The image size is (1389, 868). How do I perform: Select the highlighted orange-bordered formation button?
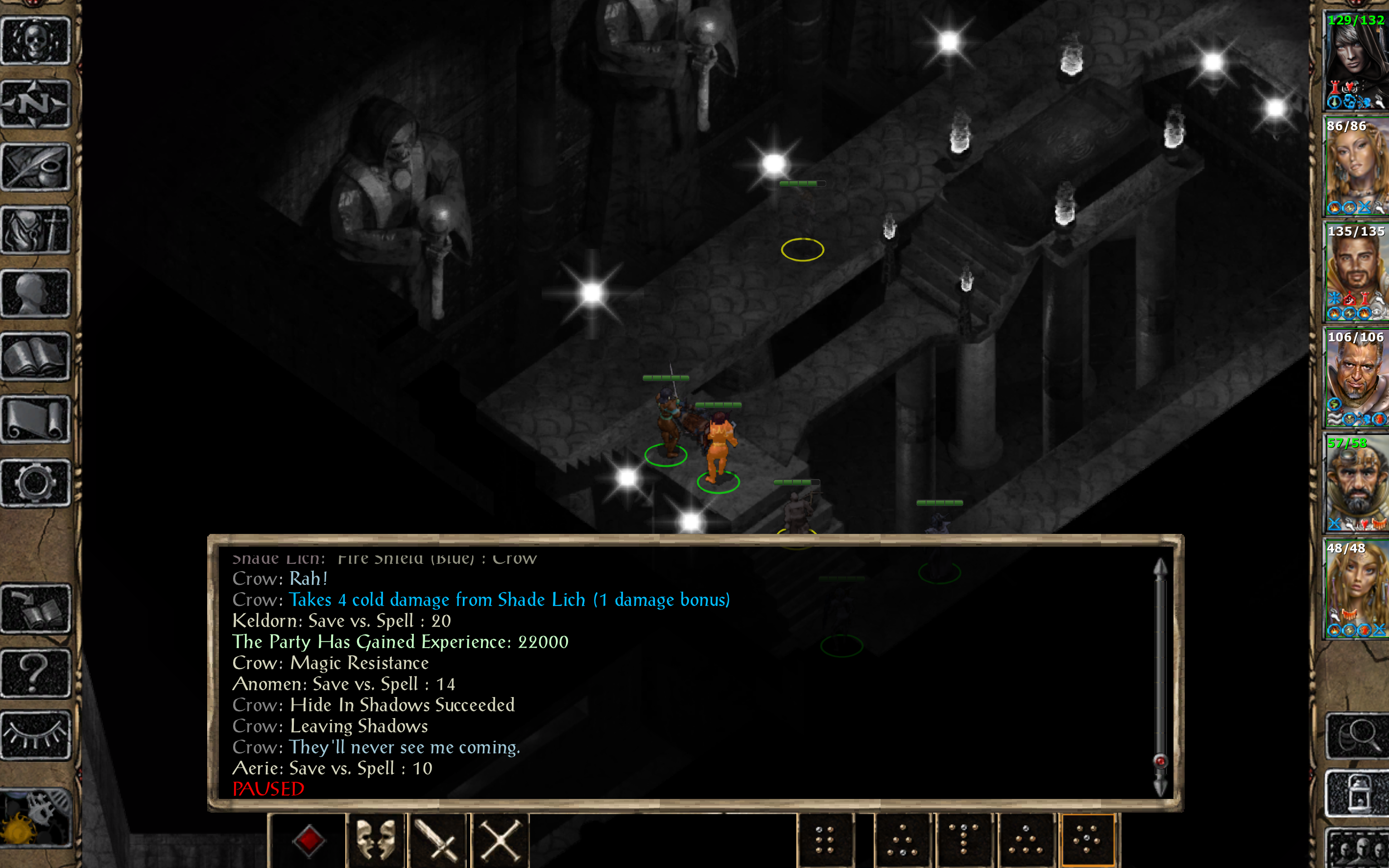[1088, 841]
